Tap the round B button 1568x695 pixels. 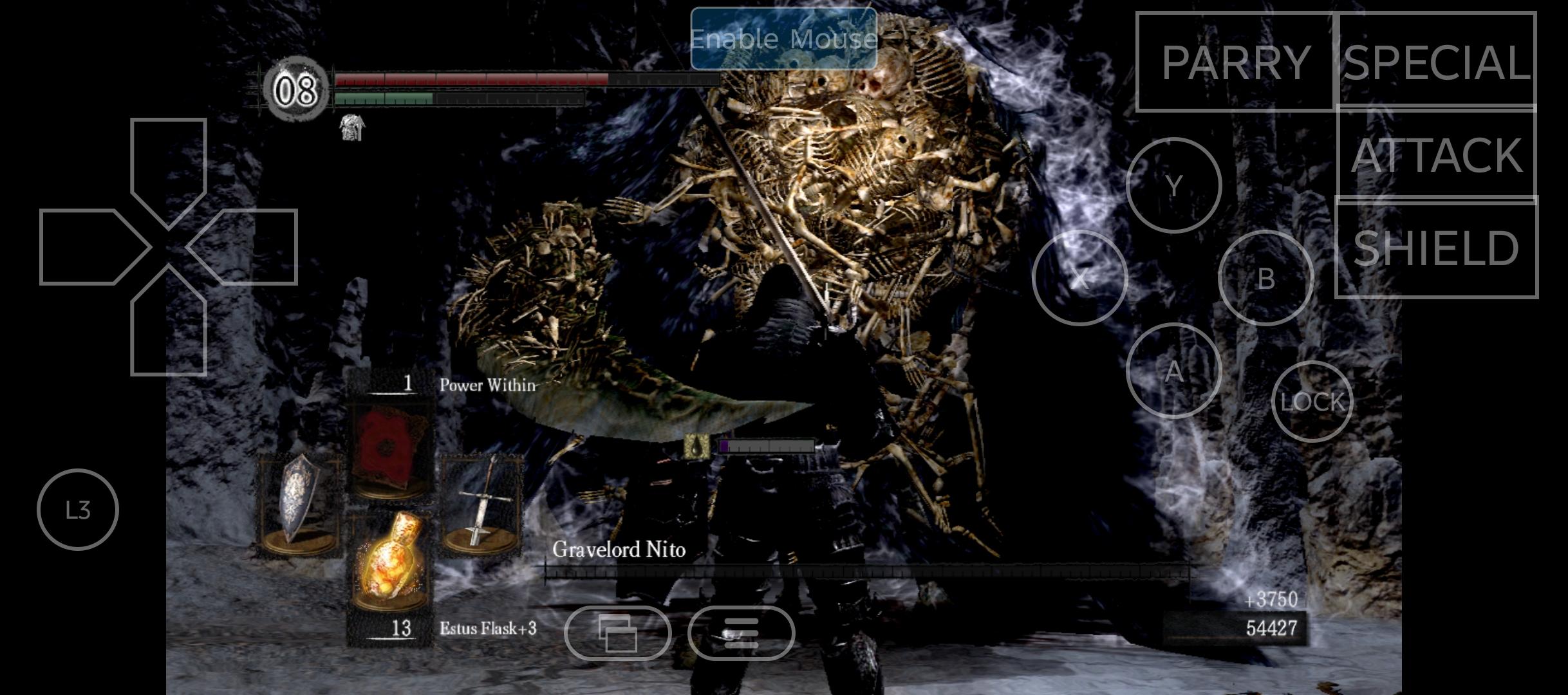(1266, 278)
